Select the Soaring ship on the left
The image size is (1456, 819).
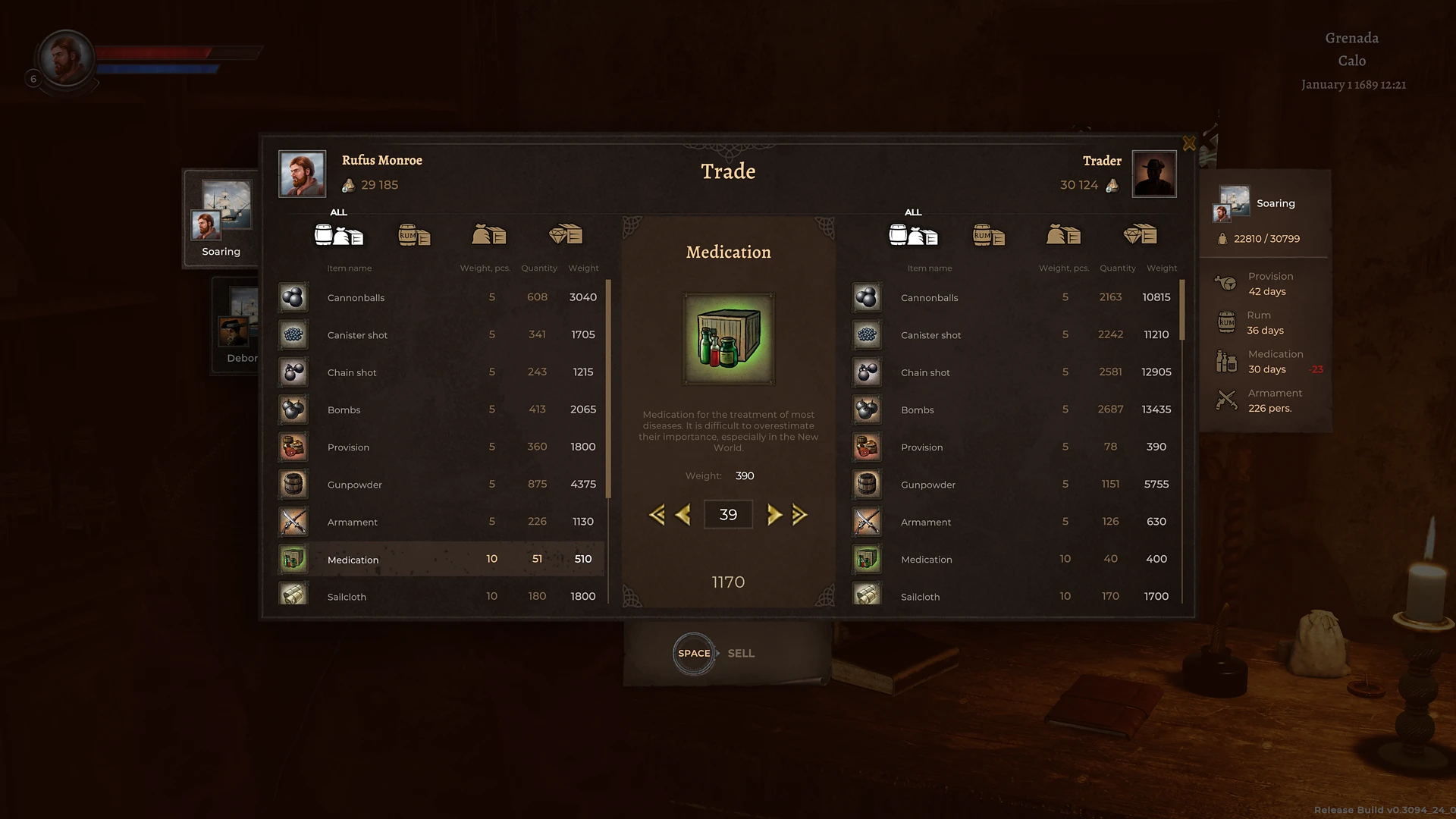(221, 218)
